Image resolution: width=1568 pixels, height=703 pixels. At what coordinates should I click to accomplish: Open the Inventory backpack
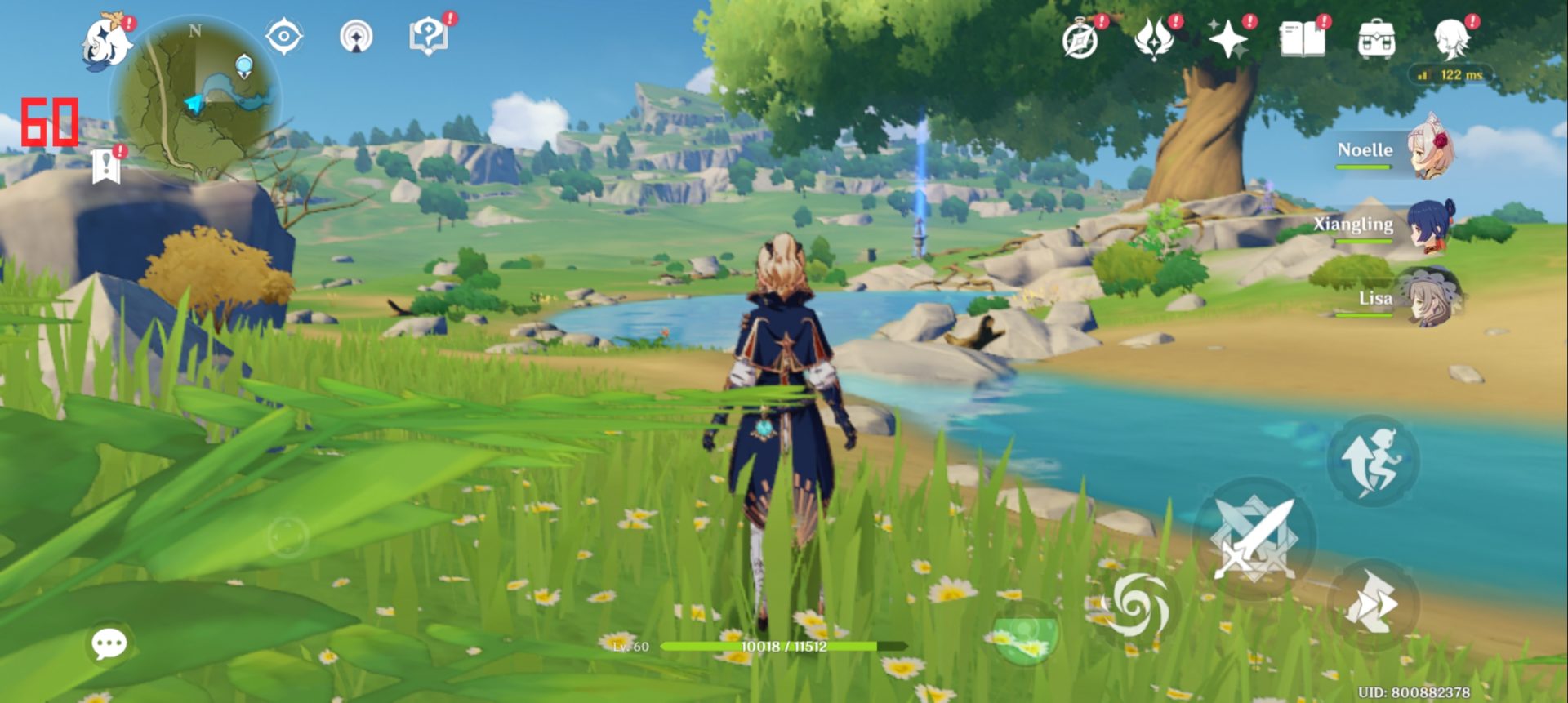point(1376,39)
